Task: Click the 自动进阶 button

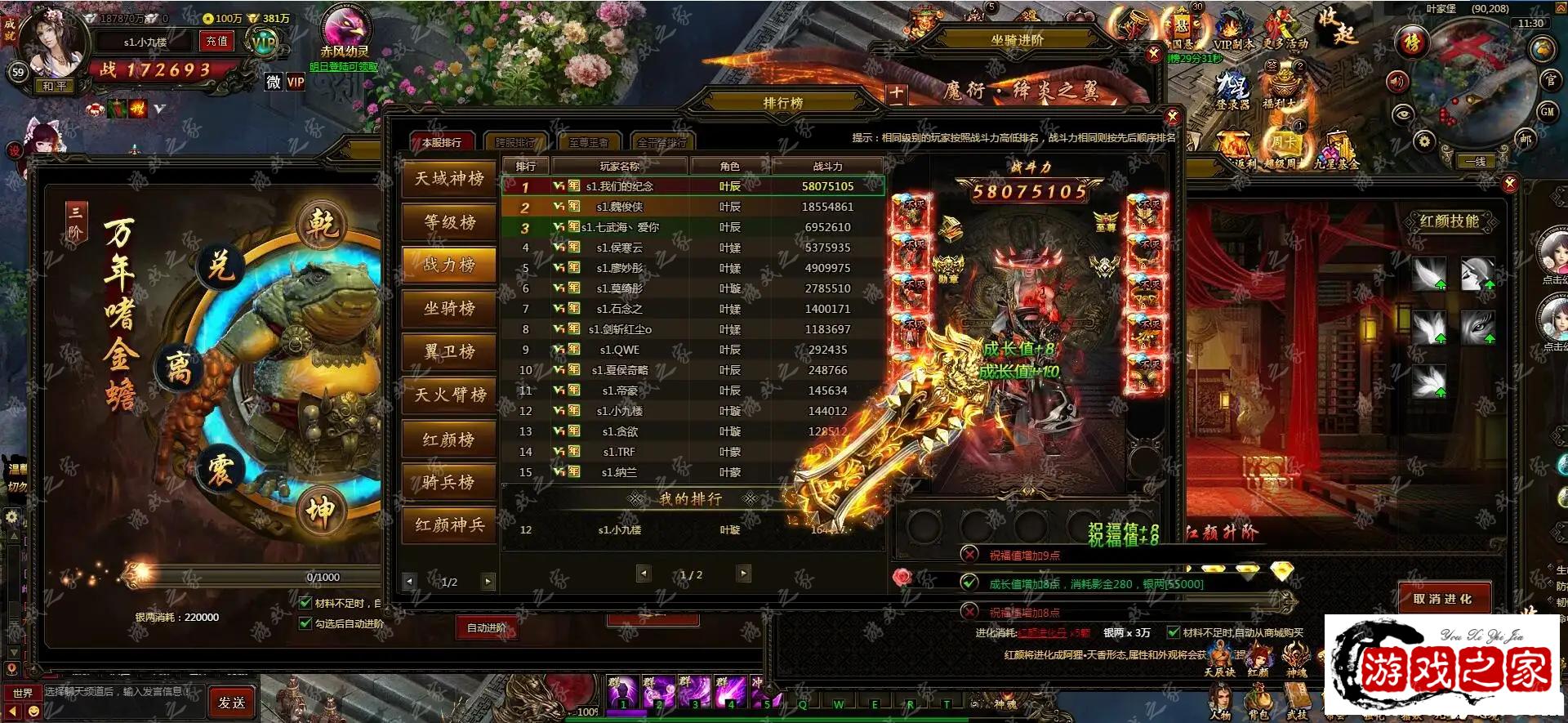Action: click(x=487, y=627)
